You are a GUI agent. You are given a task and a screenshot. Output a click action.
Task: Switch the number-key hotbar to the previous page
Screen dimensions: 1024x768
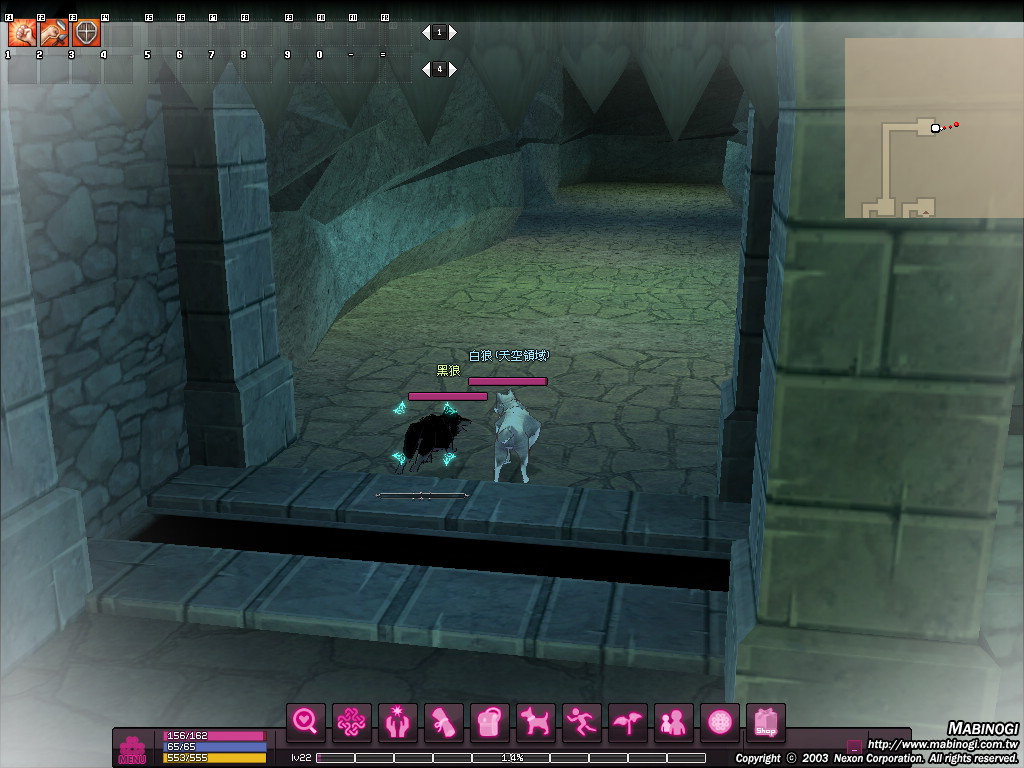click(x=426, y=69)
